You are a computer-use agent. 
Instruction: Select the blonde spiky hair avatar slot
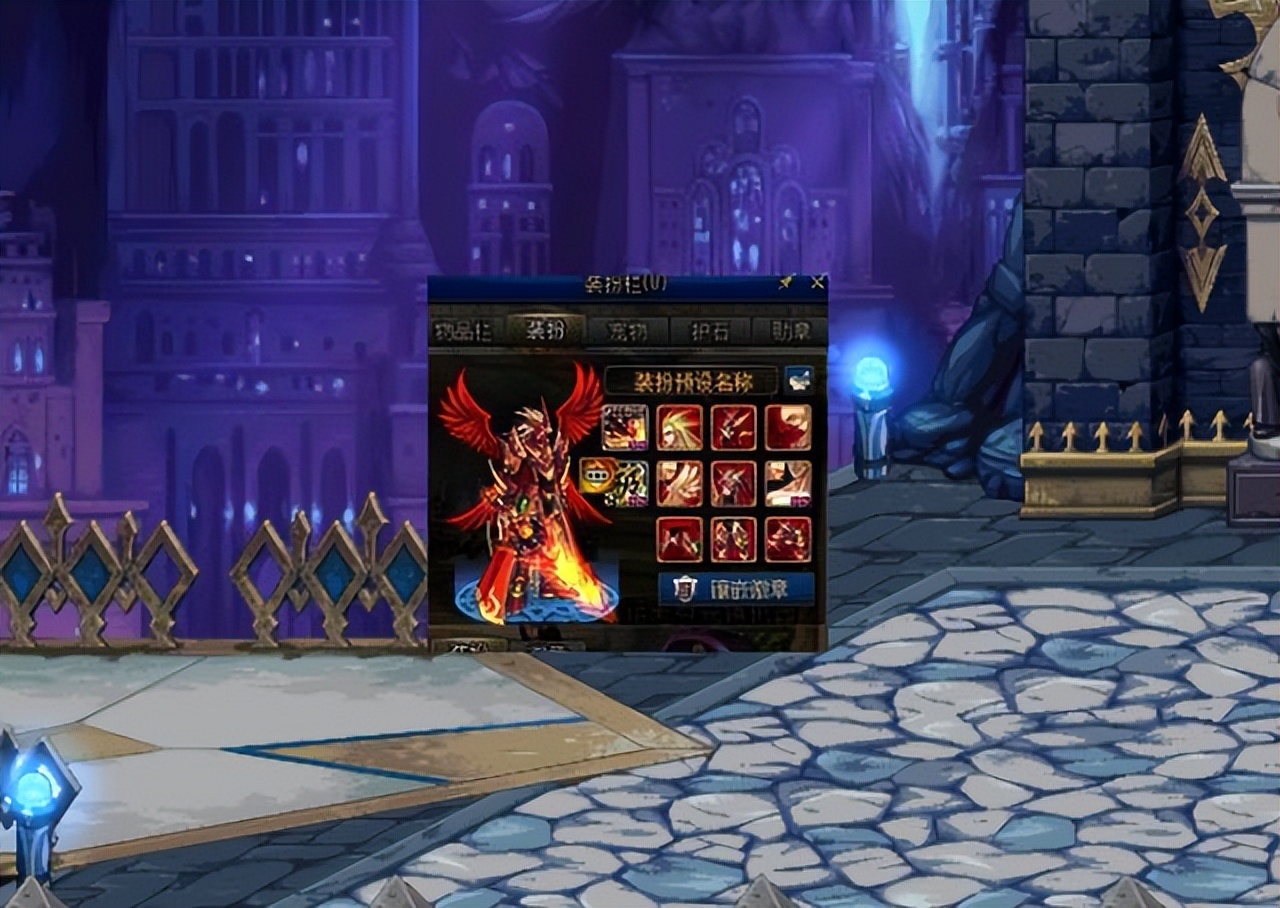pos(680,427)
